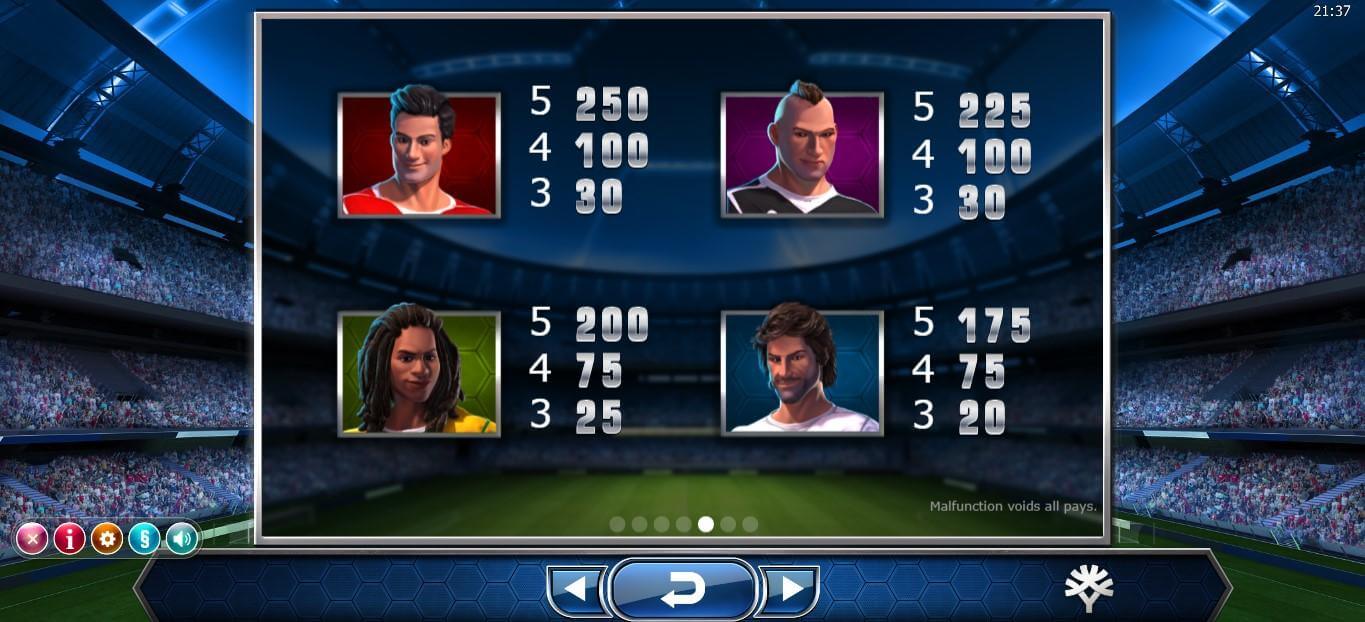The height and width of the screenshot is (622, 1365).
Task: Click the Yggdrasil tree logo
Action: 1089,588
